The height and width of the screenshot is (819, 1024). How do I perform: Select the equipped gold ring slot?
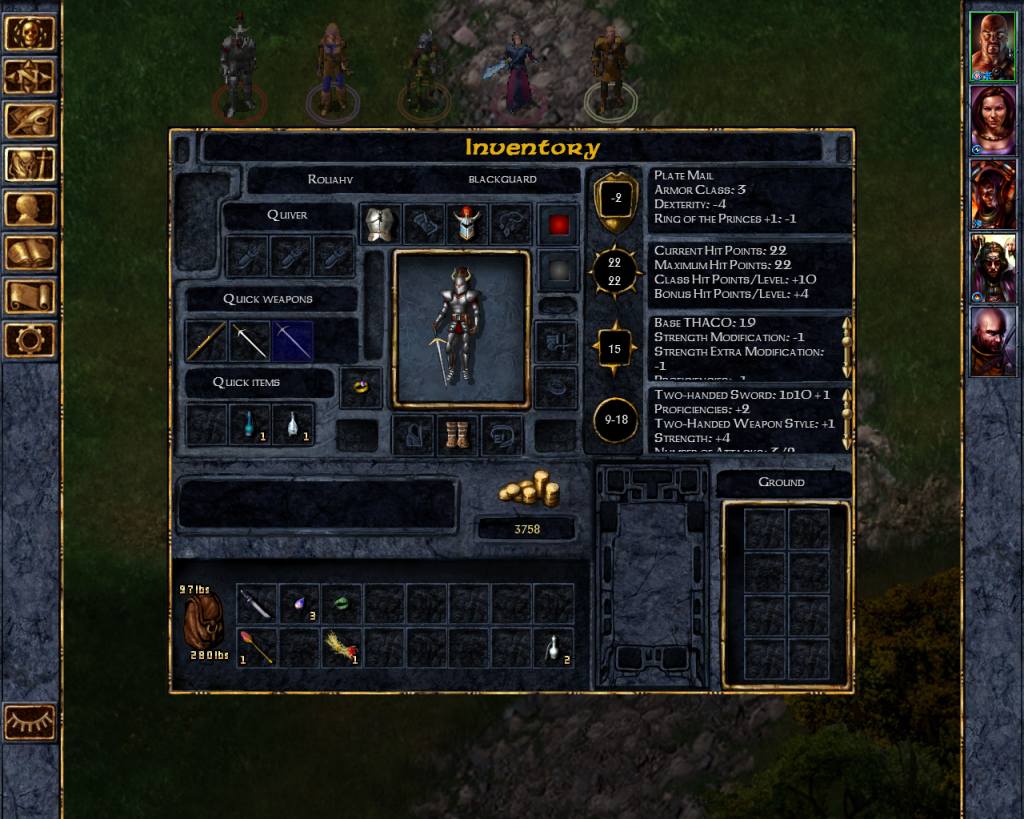(x=360, y=387)
